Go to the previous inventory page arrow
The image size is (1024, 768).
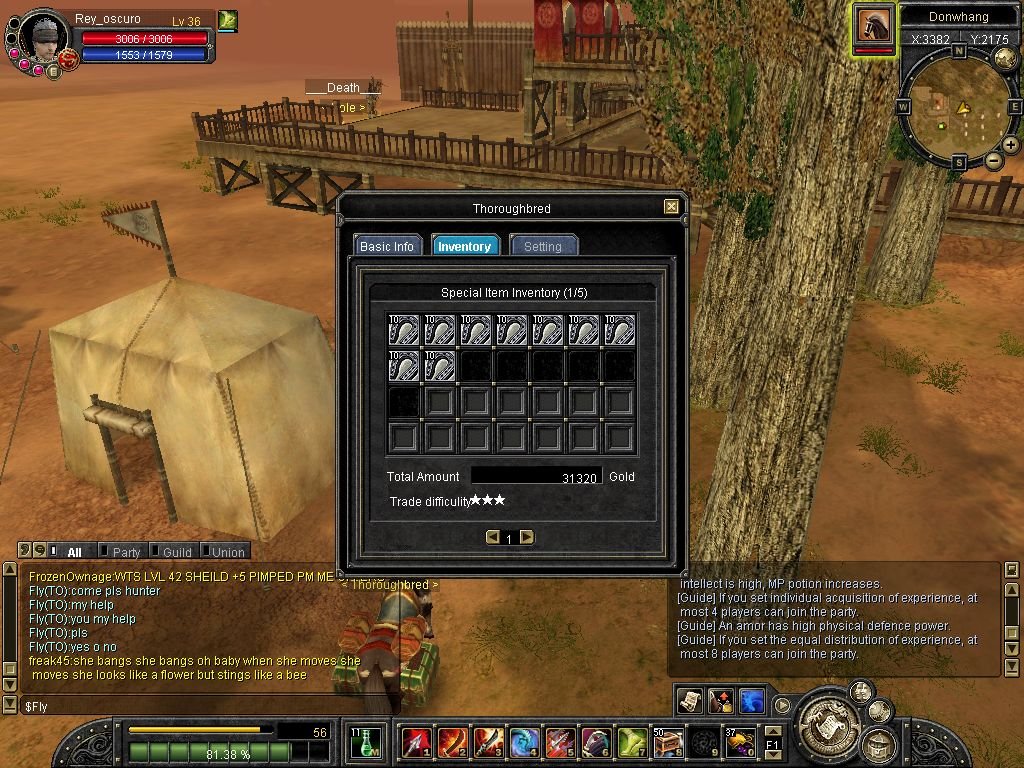[x=492, y=538]
